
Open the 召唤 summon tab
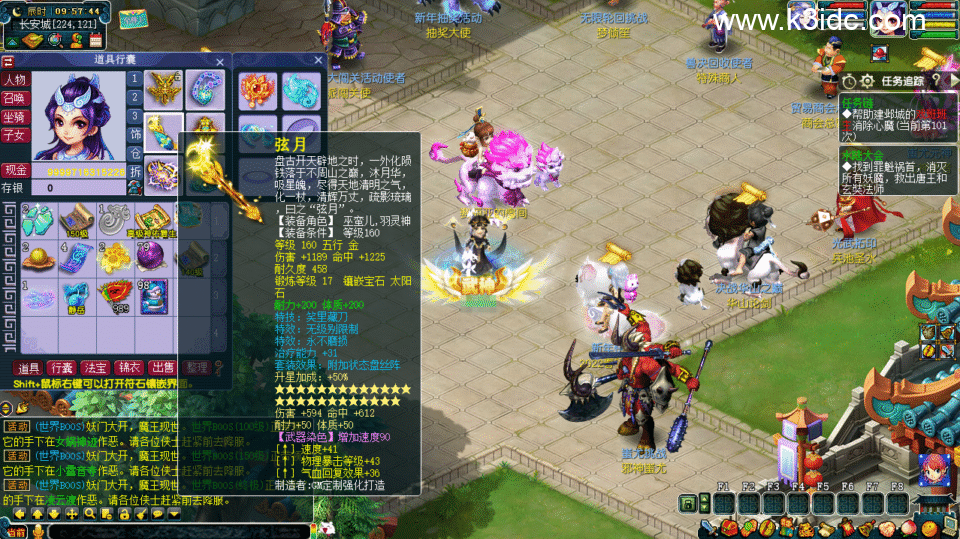[x=15, y=98]
